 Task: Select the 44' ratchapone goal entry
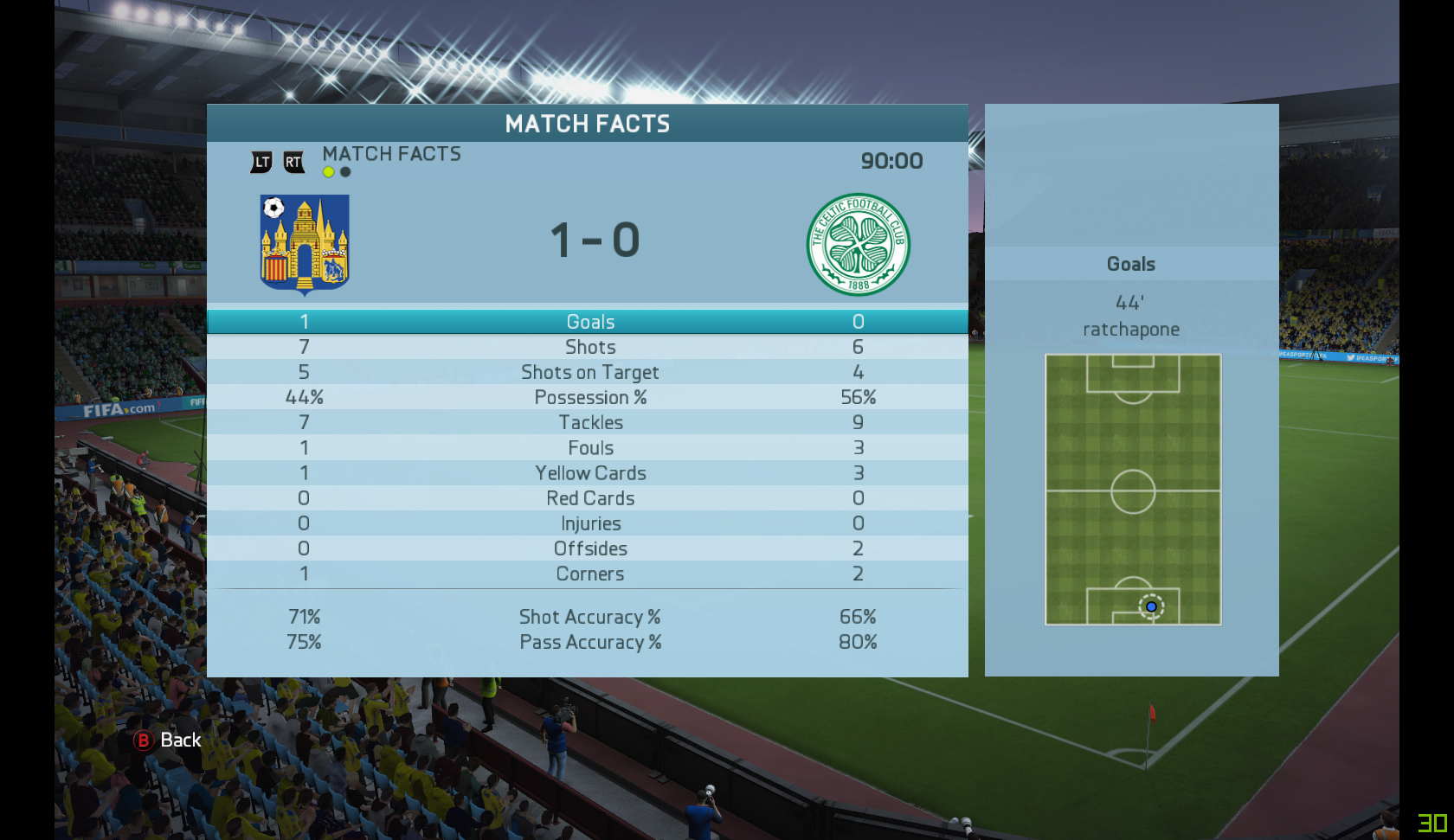tap(1130, 317)
